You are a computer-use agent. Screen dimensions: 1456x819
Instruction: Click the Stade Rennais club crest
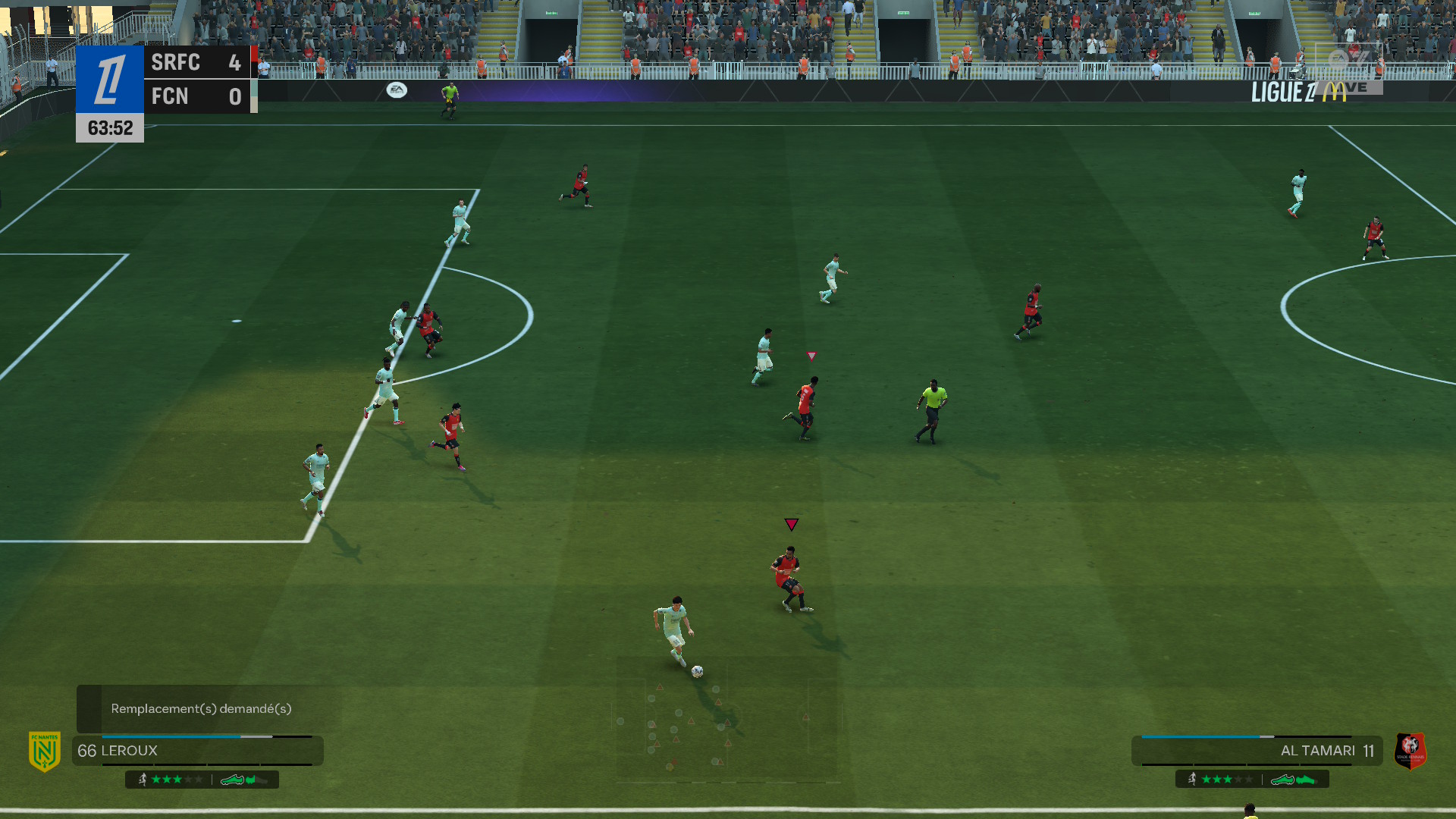coord(1410,751)
